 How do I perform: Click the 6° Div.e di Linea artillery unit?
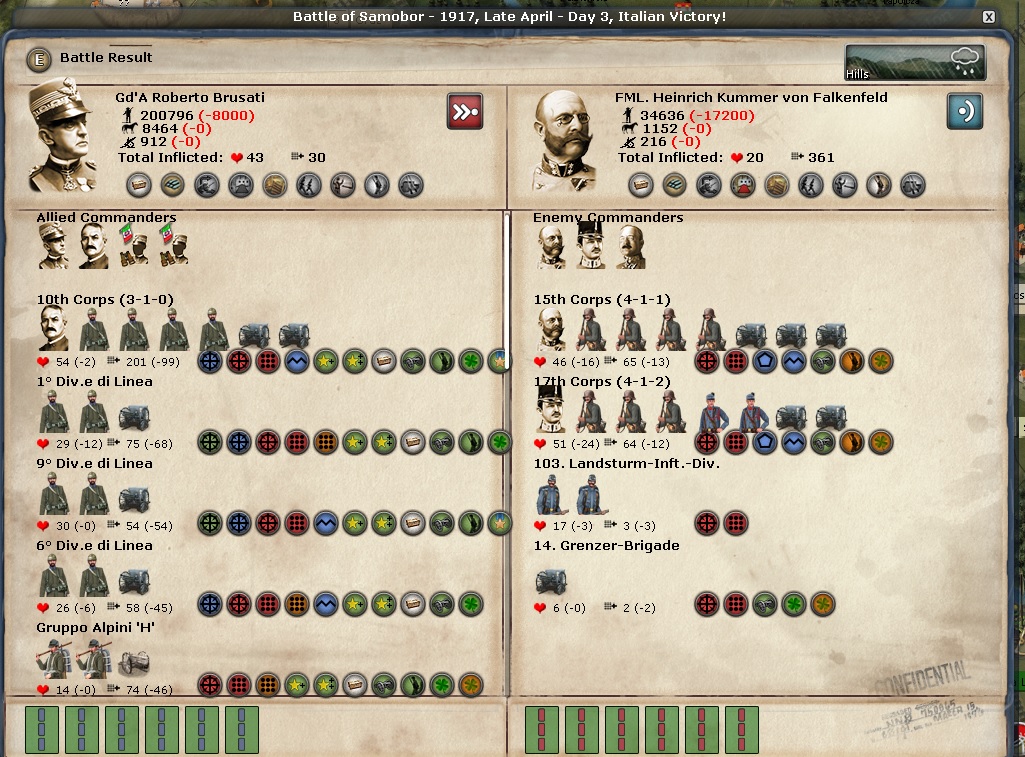[x=134, y=580]
